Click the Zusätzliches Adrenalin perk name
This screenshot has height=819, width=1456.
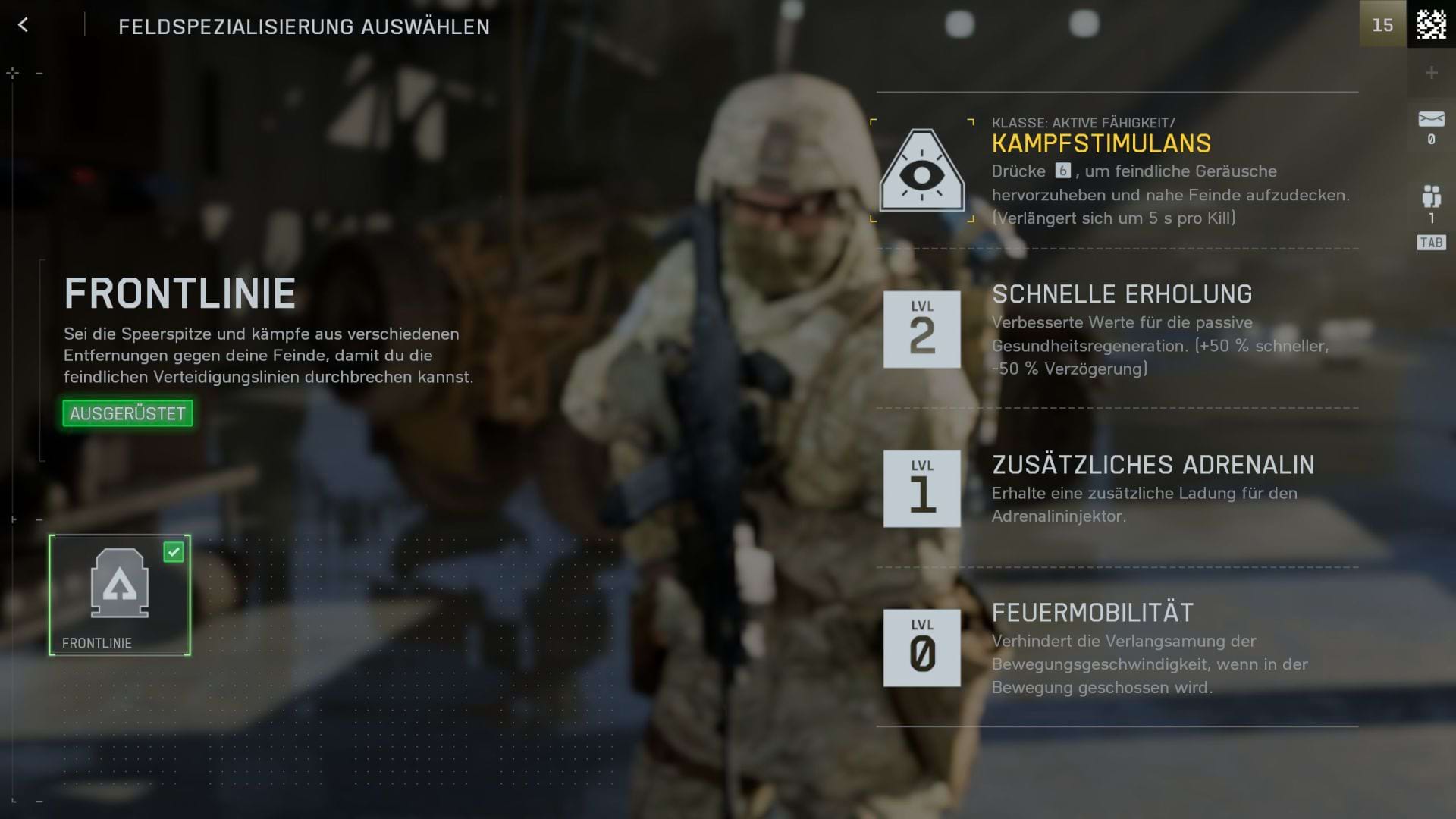click(x=1152, y=466)
